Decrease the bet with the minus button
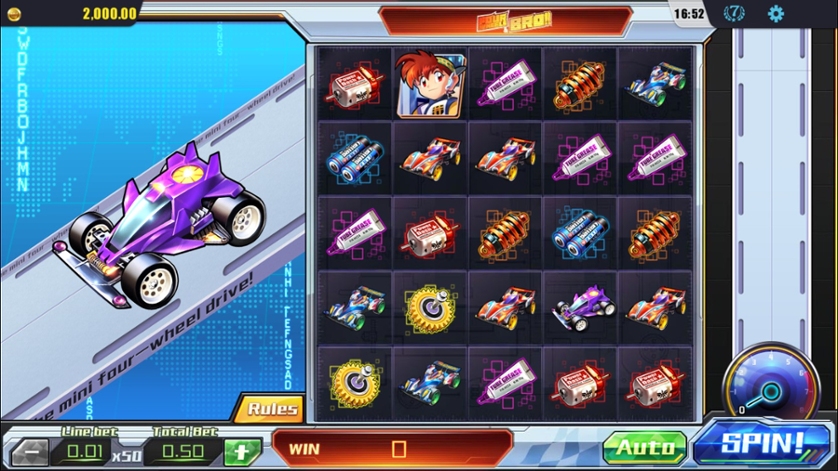 [28, 451]
